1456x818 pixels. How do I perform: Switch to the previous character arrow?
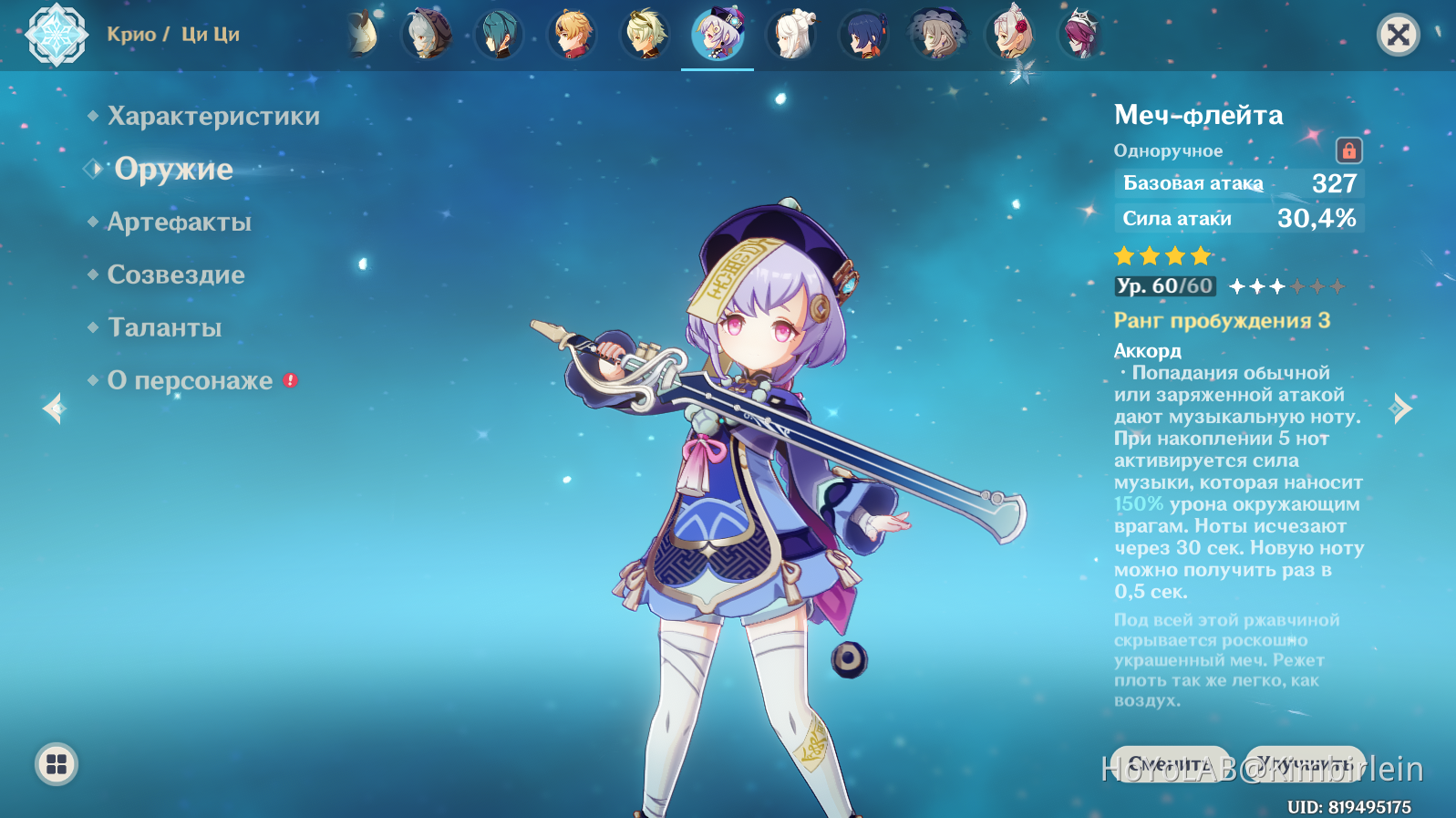tap(55, 409)
